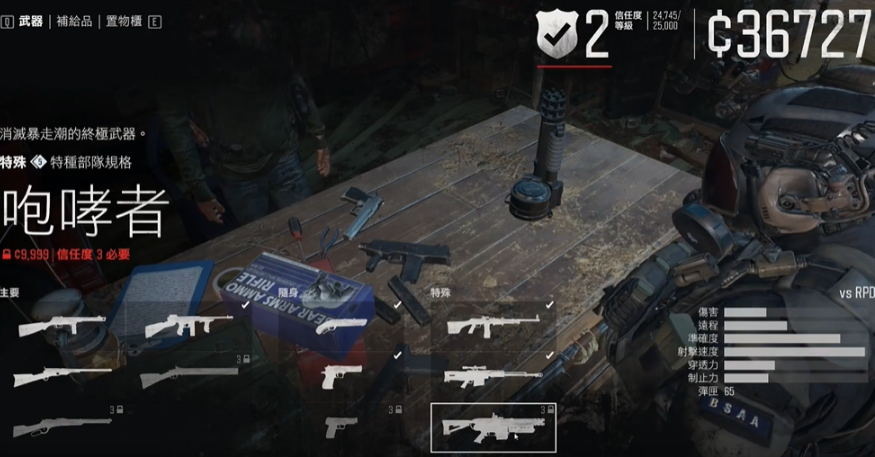Viewport: 875px width, 457px height.
Task: Choose the scoped sniper rifle in special weapons
Action: (x=493, y=377)
